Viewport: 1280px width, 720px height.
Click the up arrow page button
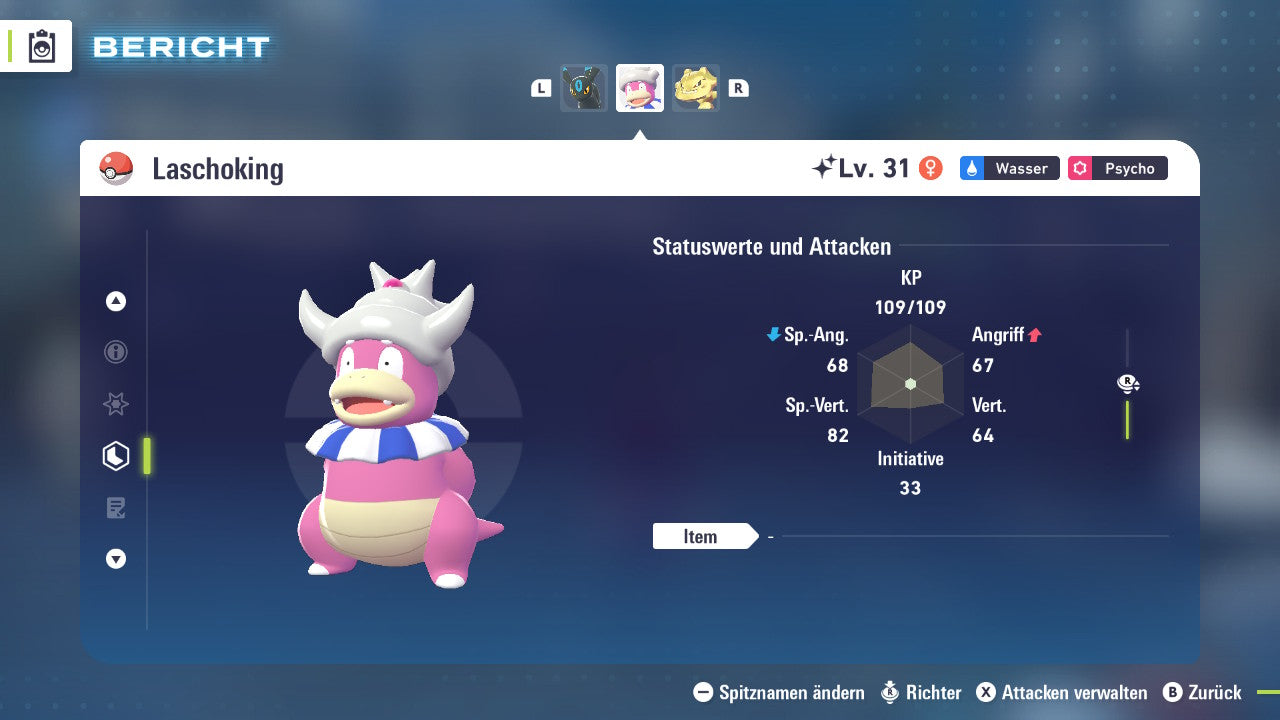click(x=116, y=301)
